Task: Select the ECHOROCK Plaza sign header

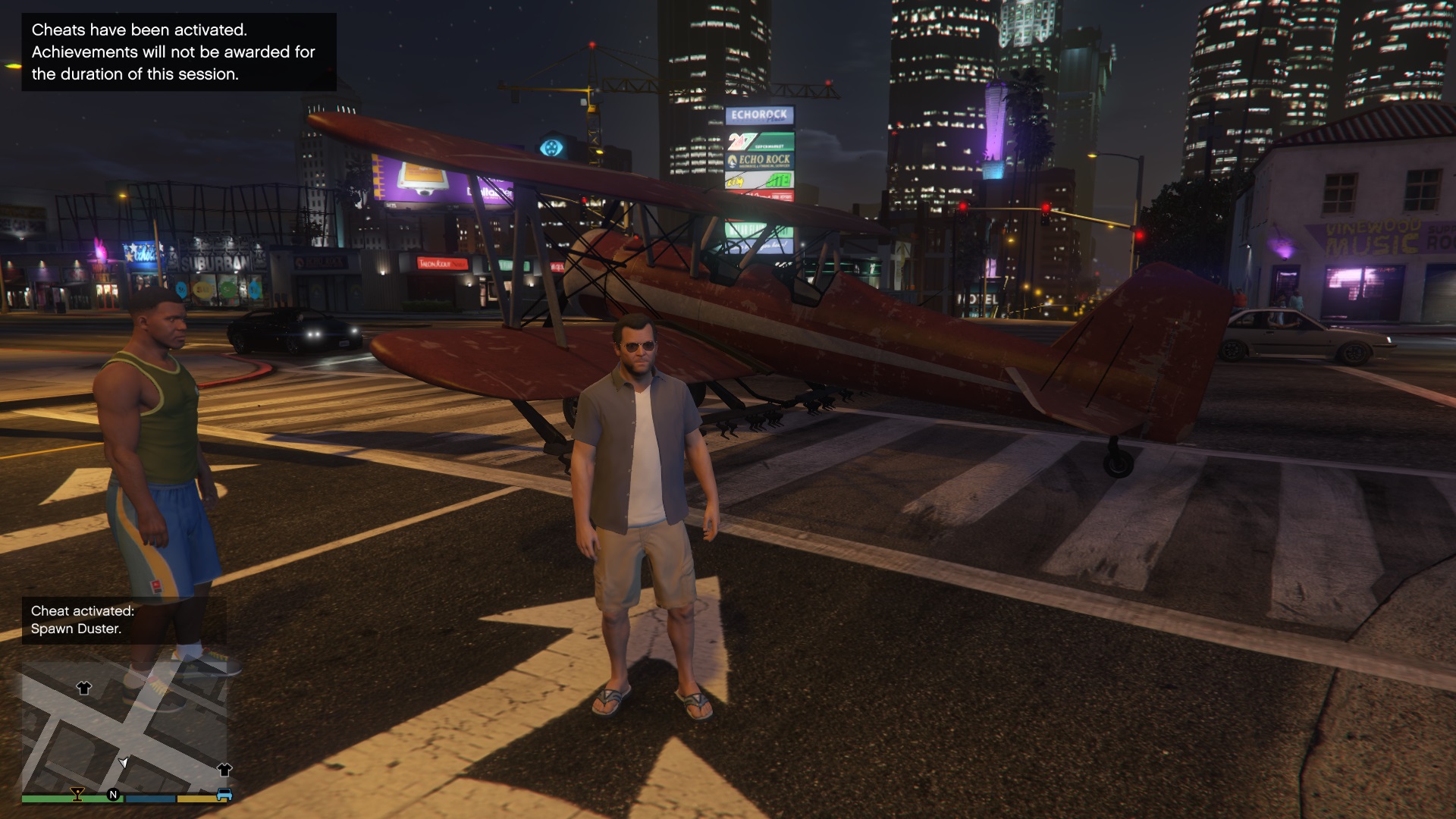Action: tap(758, 115)
